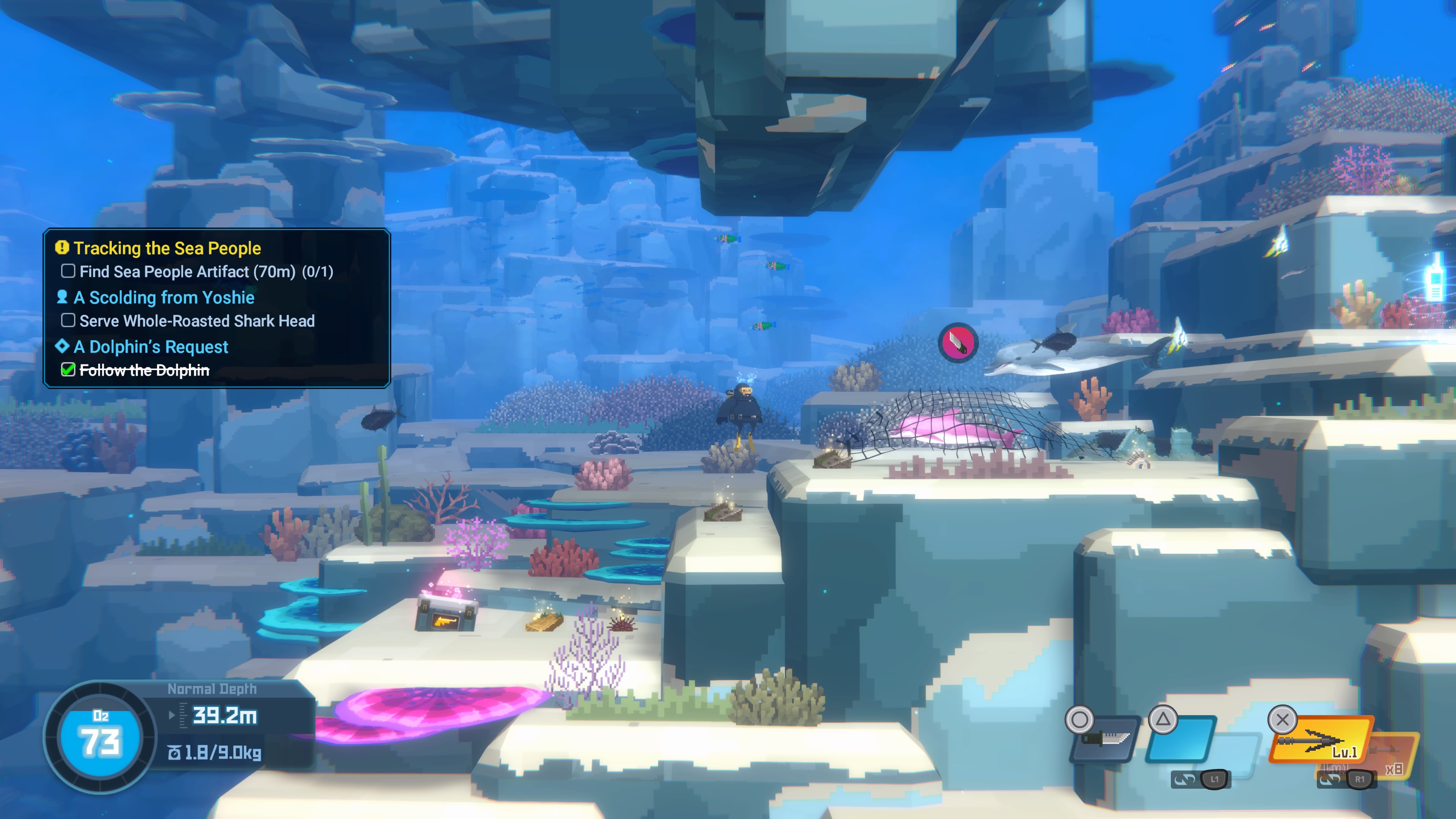The height and width of the screenshot is (819, 1456).
Task: Click the completed Follow the Dolphin objective
Action: pyautogui.click(x=144, y=370)
